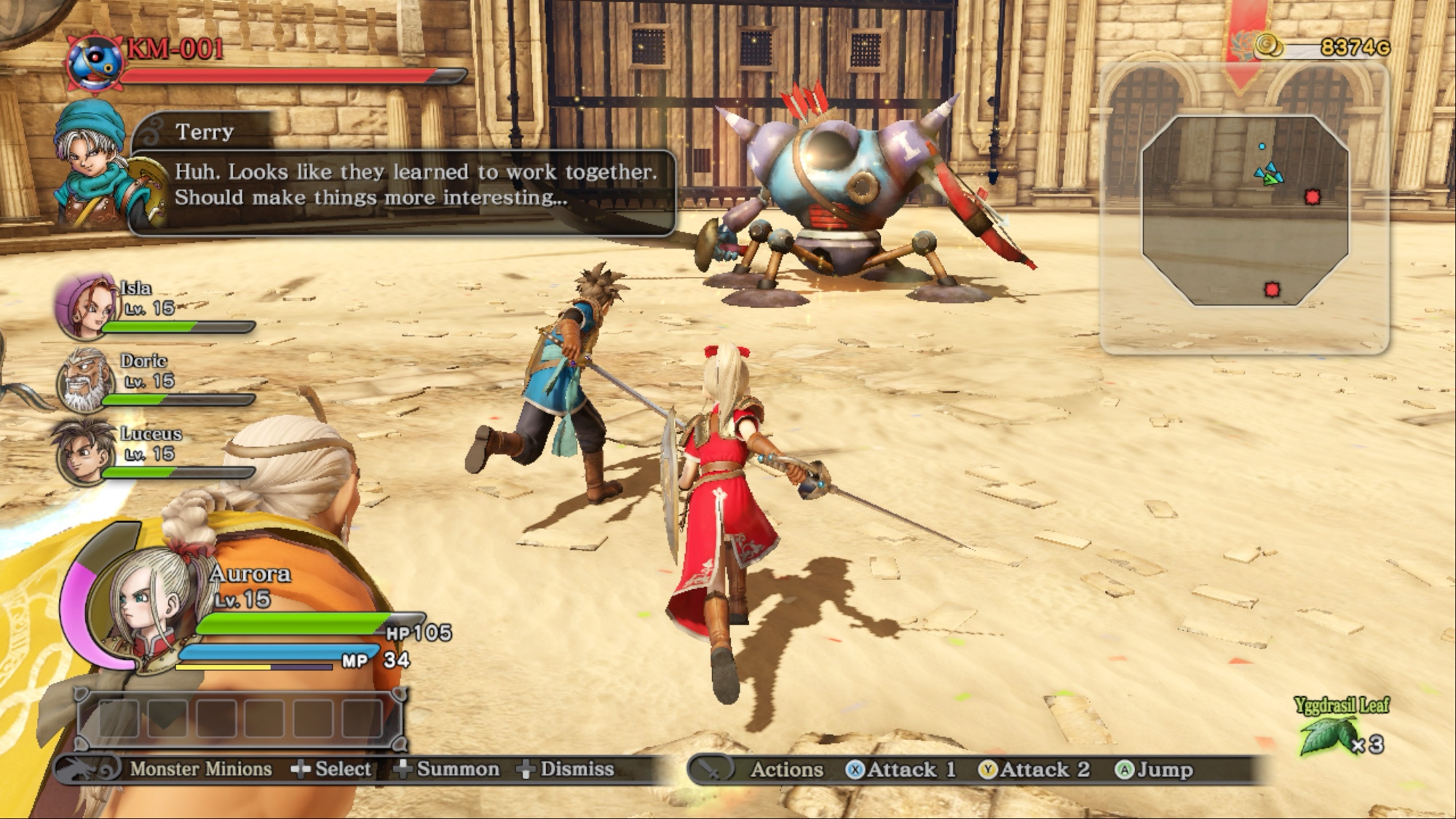
Task: Click the gold coin icon
Action: coord(1268,45)
